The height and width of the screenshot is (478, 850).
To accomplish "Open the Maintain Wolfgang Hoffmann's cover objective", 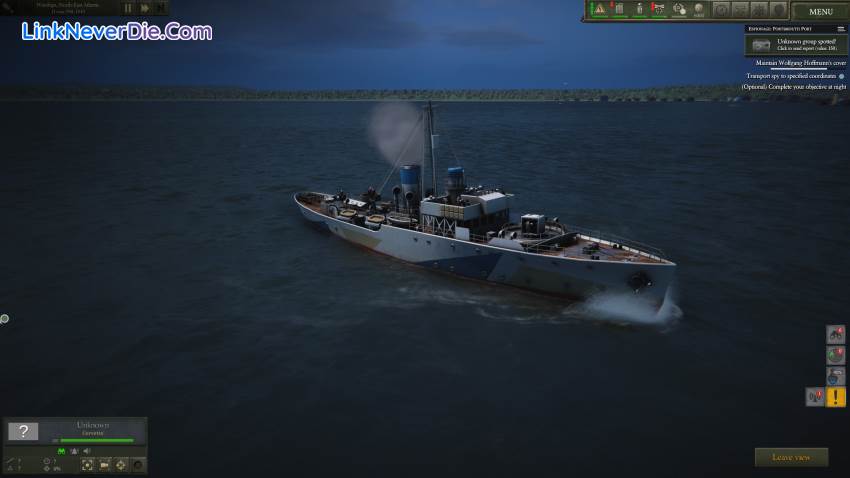I will point(794,62).
